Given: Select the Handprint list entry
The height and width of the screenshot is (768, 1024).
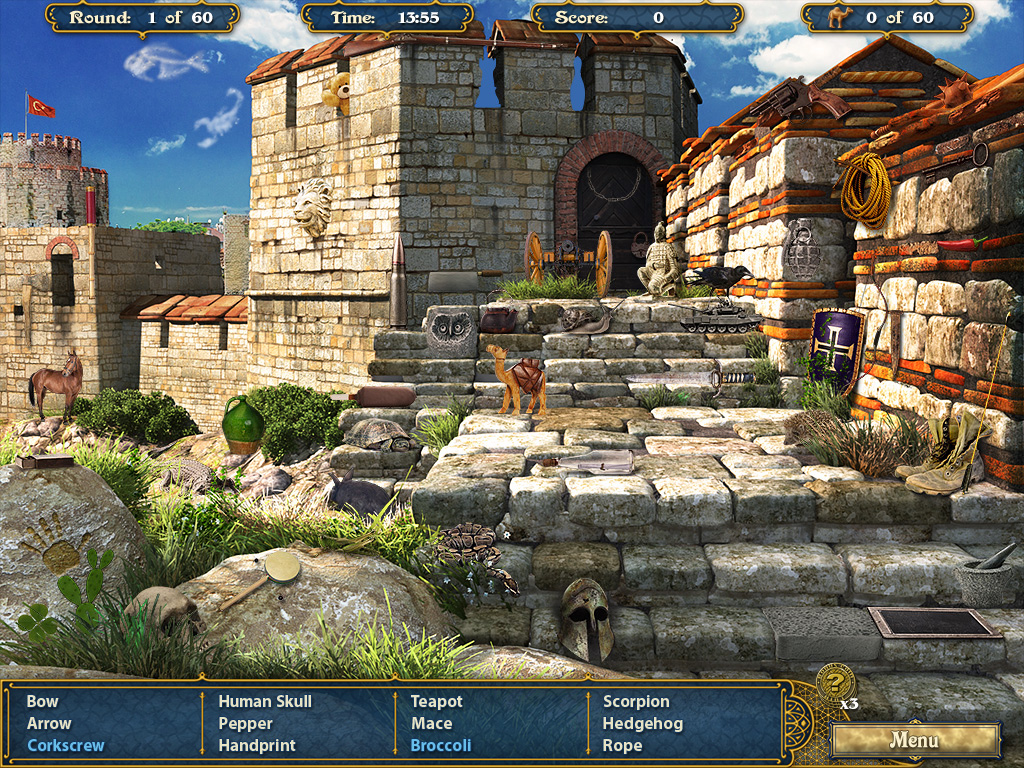Looking at the screenshot, I should (x=257, y=746).
